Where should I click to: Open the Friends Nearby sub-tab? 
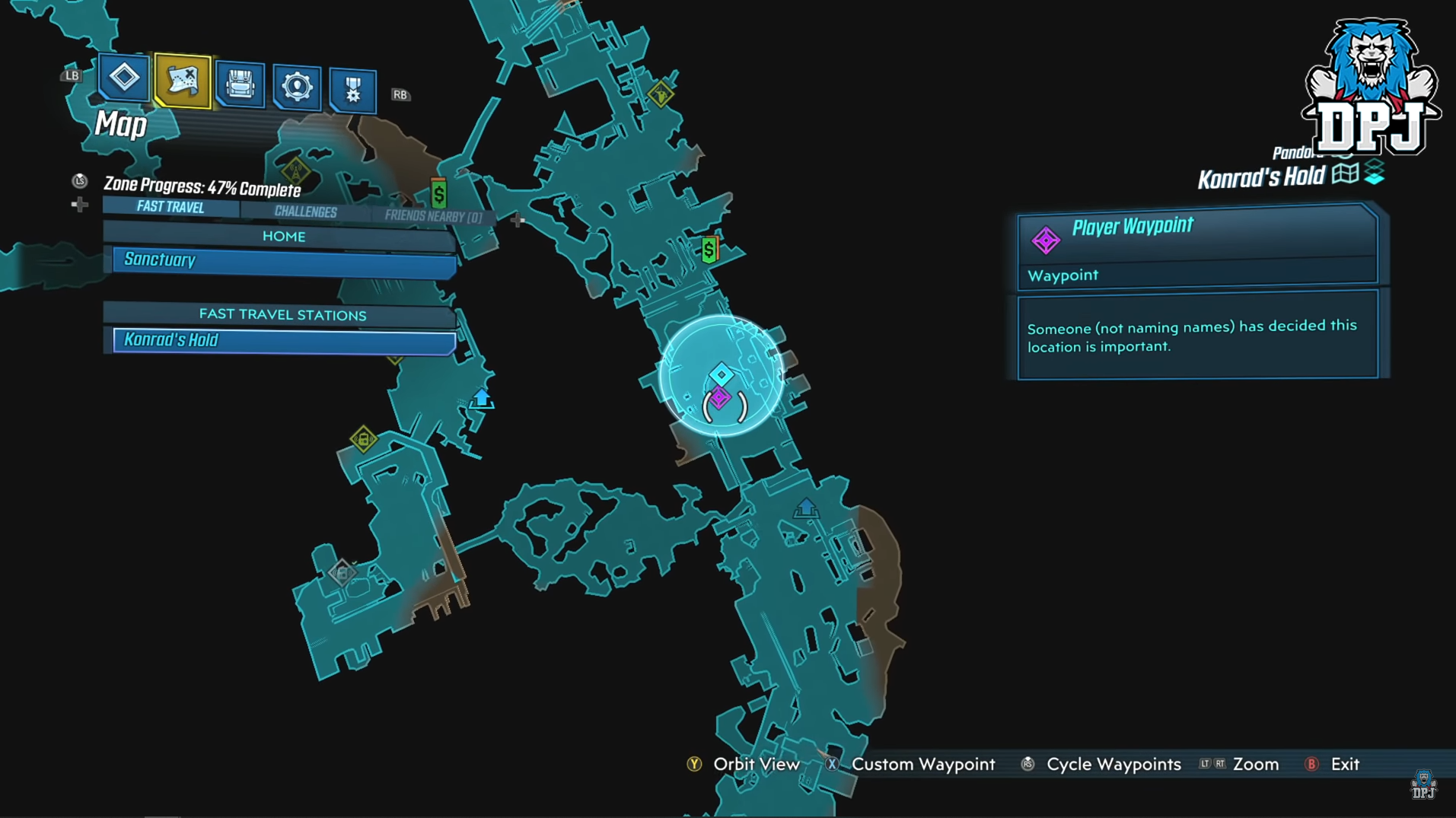433,217
